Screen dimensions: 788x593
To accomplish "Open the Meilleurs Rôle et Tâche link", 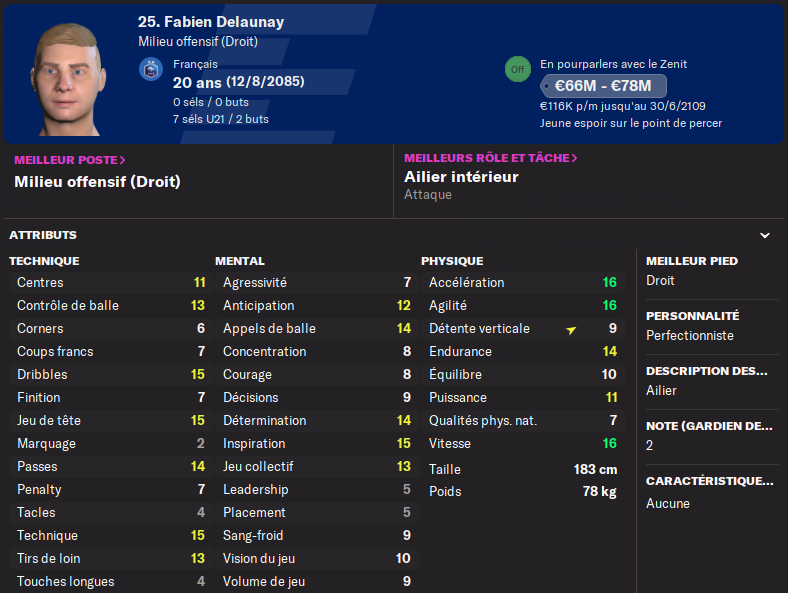I will click(490, 158).
